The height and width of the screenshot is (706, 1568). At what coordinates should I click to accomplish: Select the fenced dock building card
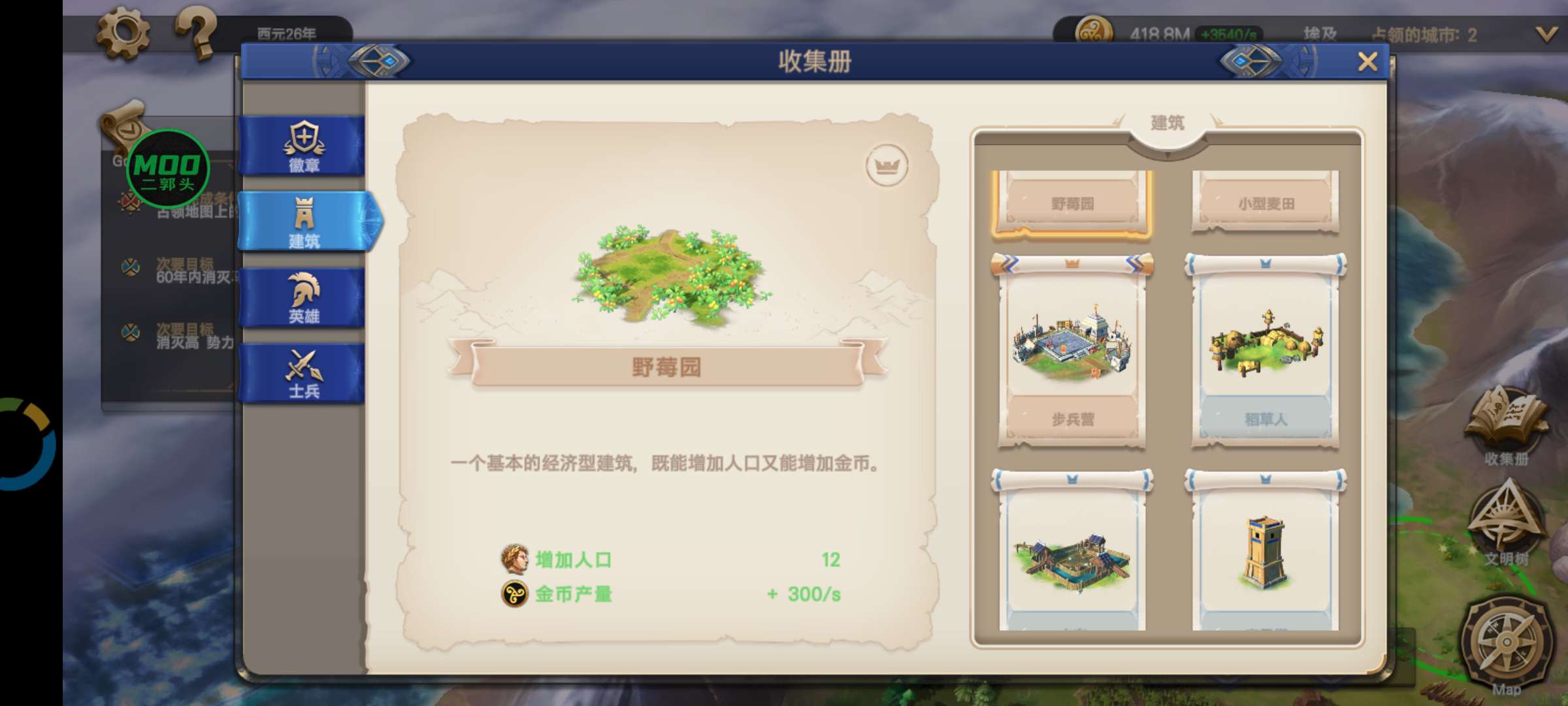click(x=1071, y=556)
